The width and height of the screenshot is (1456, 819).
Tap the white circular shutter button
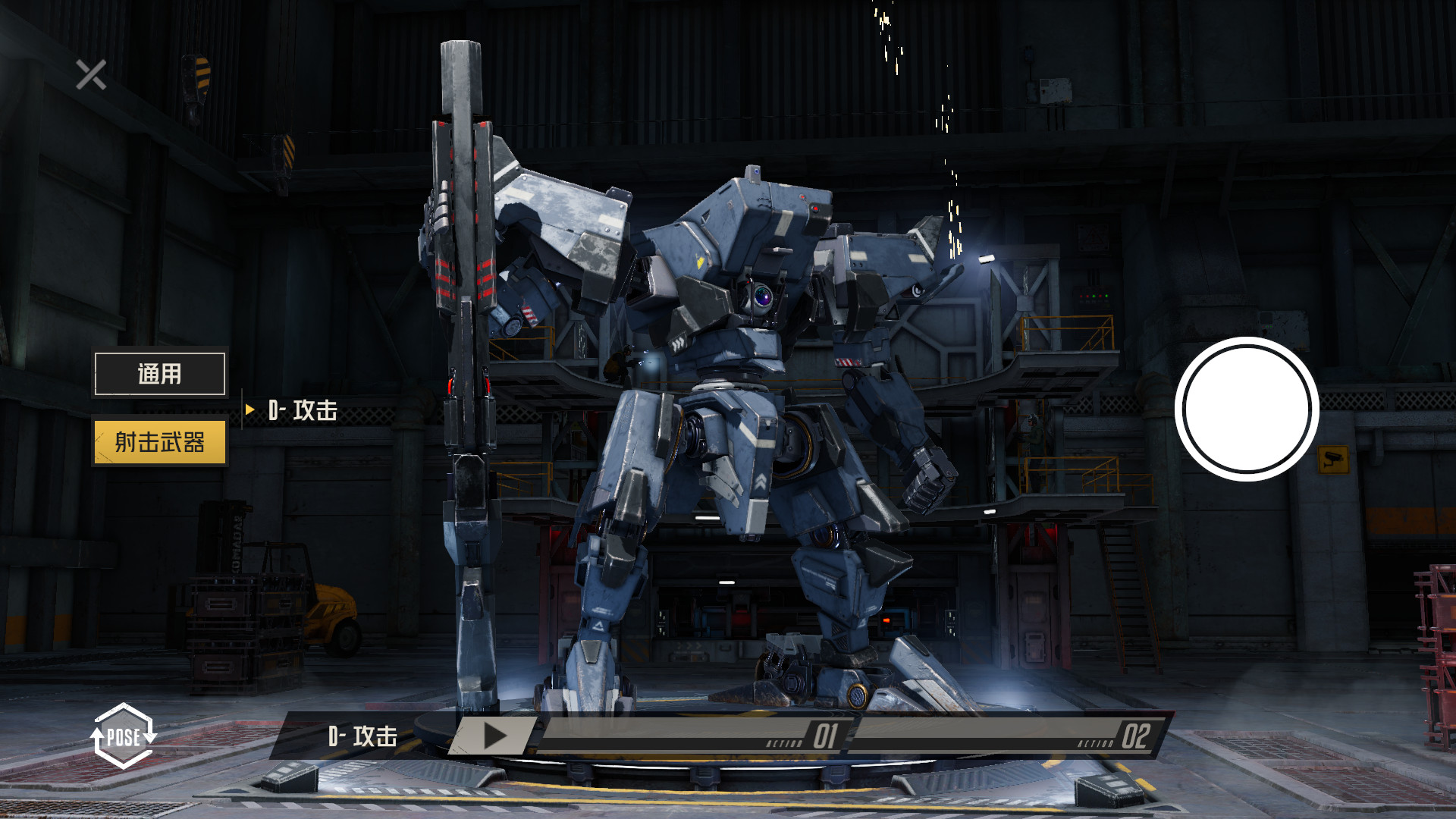coord(1247,409)
